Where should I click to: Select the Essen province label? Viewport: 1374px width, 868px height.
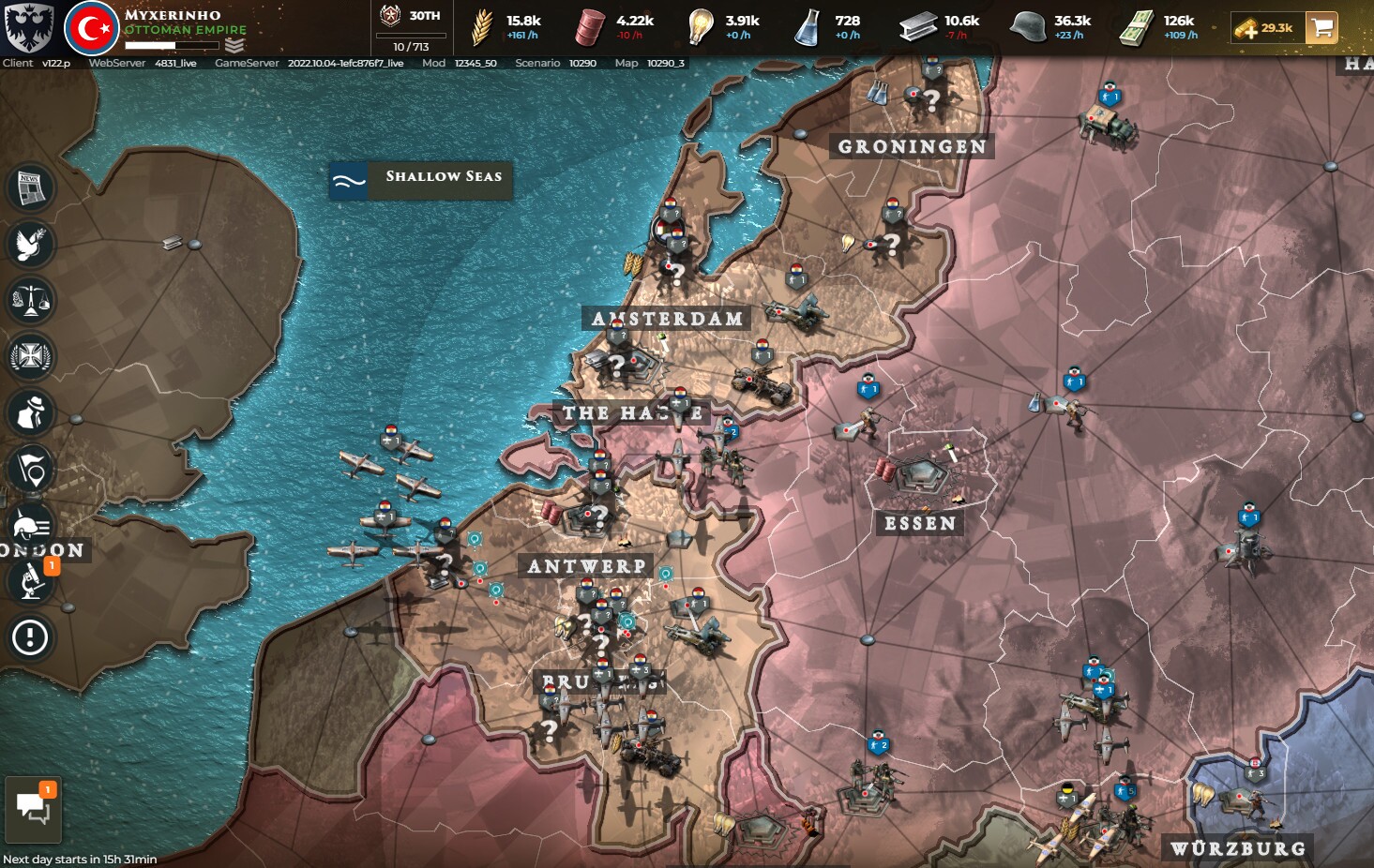(x=921, y=523)
